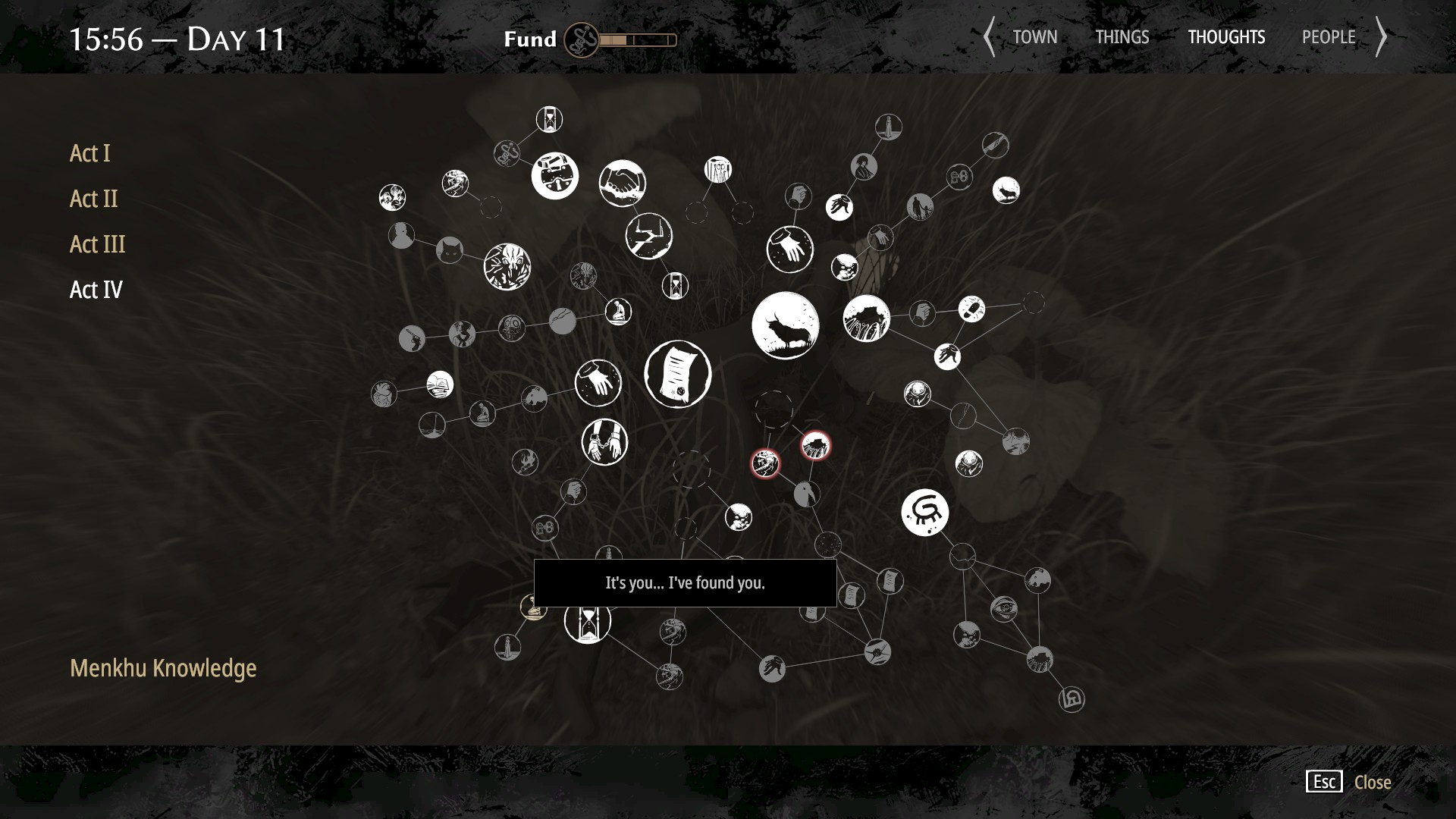Click the right arrow beside People
This screenshot has height=819, width=1456.
pos(1382,37)
